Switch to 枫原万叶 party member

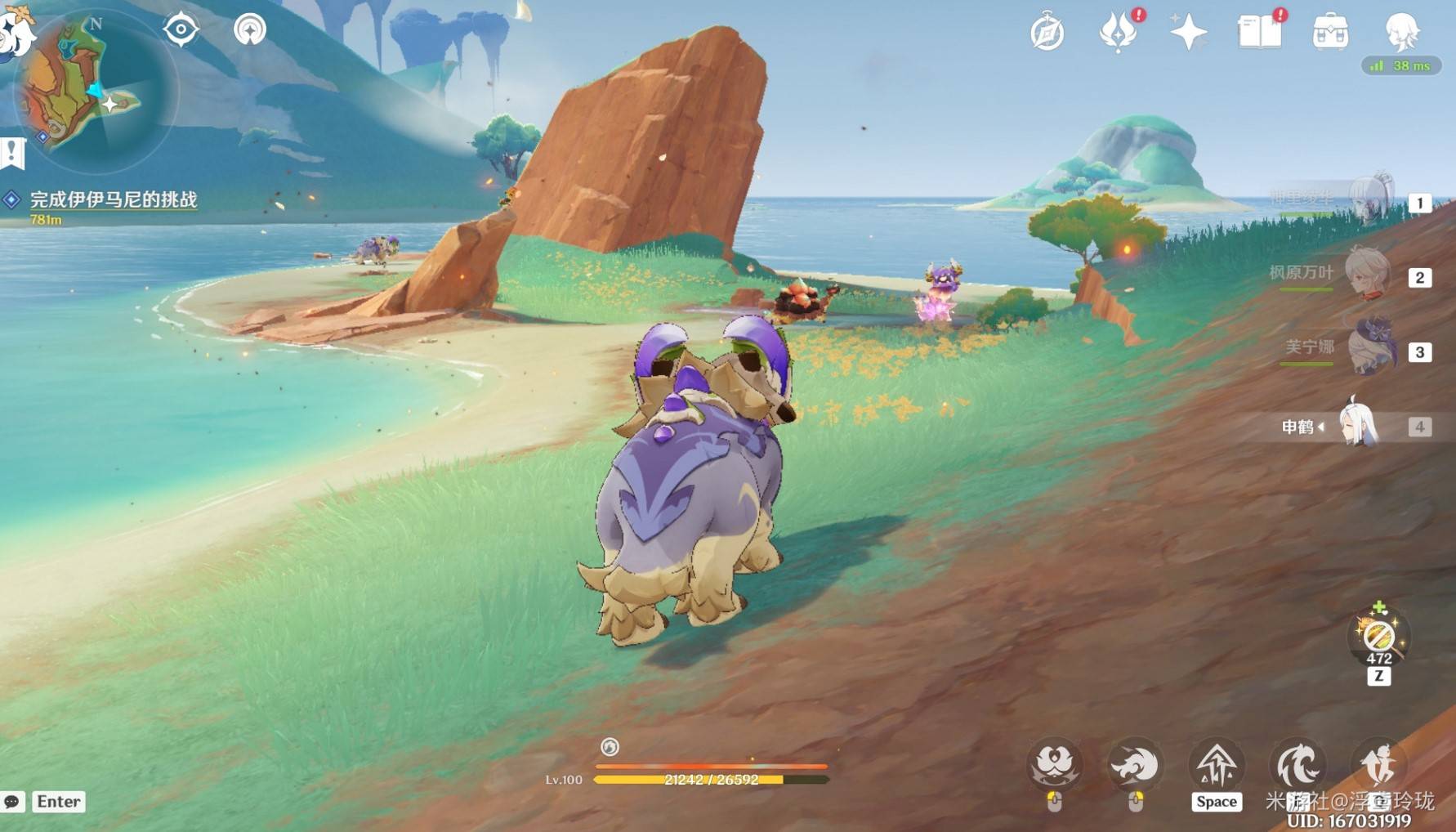[x=1366, y=274]
